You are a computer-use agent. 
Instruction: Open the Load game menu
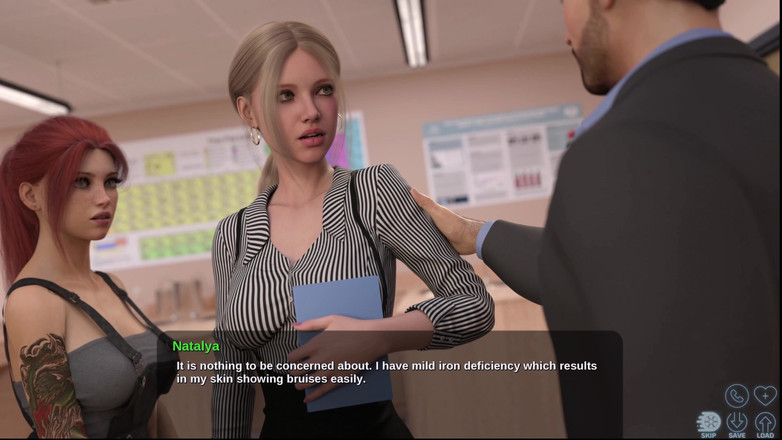tap(765, 423)
